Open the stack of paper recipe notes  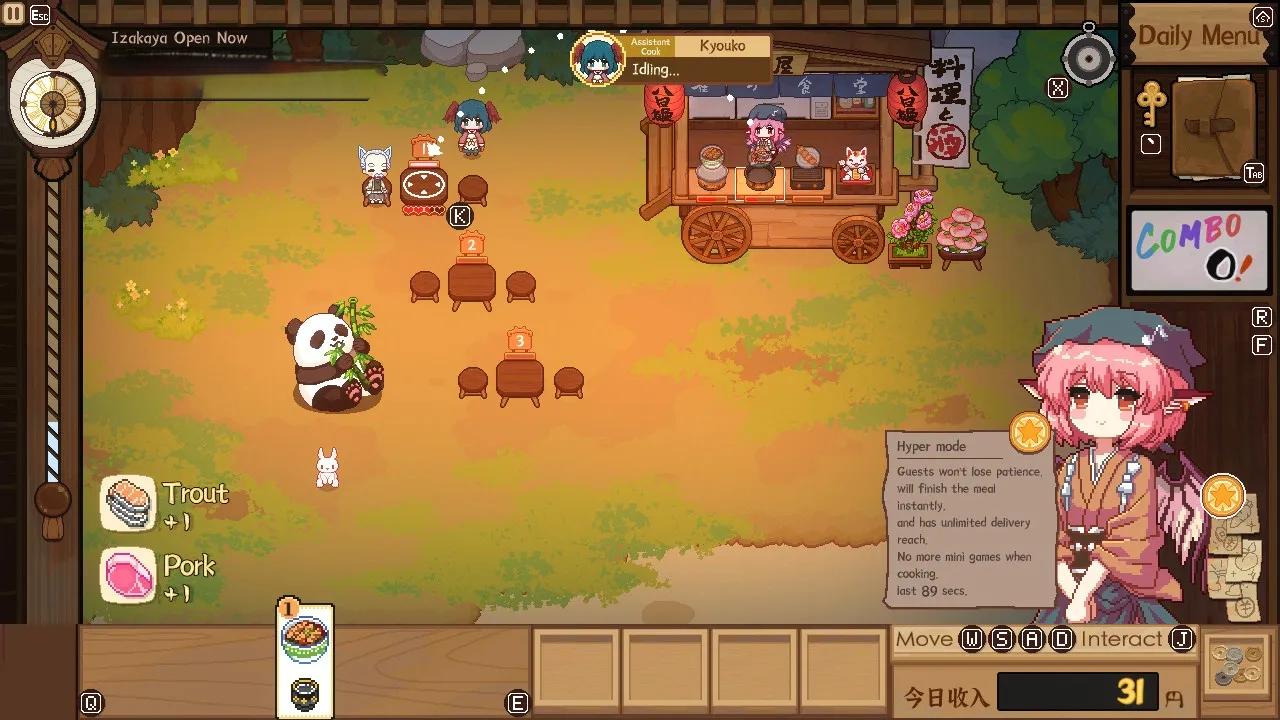point(1237,560)
